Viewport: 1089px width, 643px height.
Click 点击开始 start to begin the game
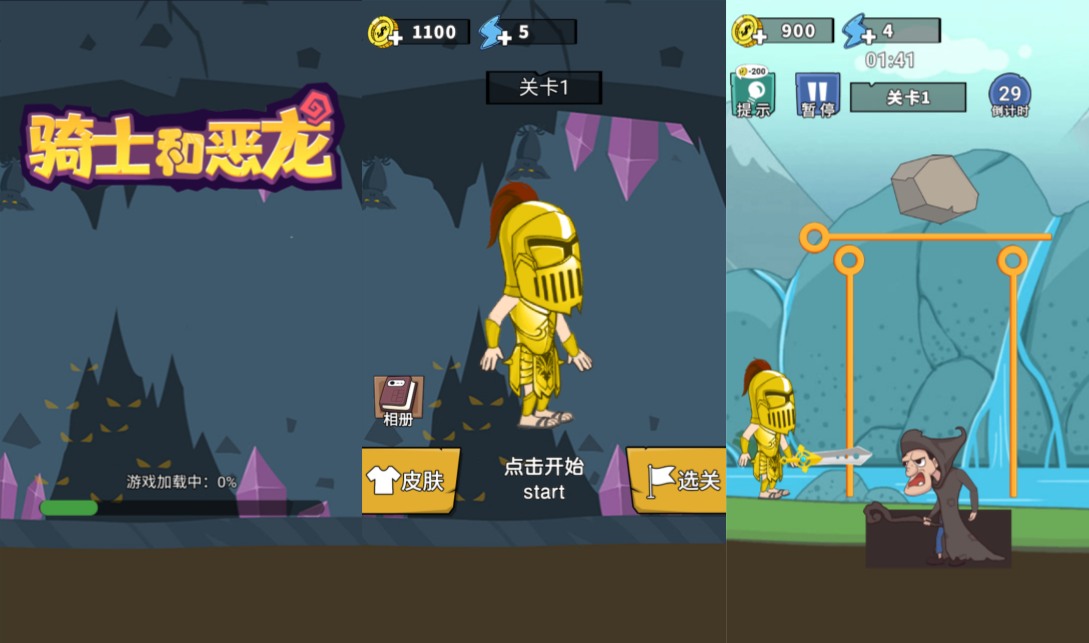544,478
